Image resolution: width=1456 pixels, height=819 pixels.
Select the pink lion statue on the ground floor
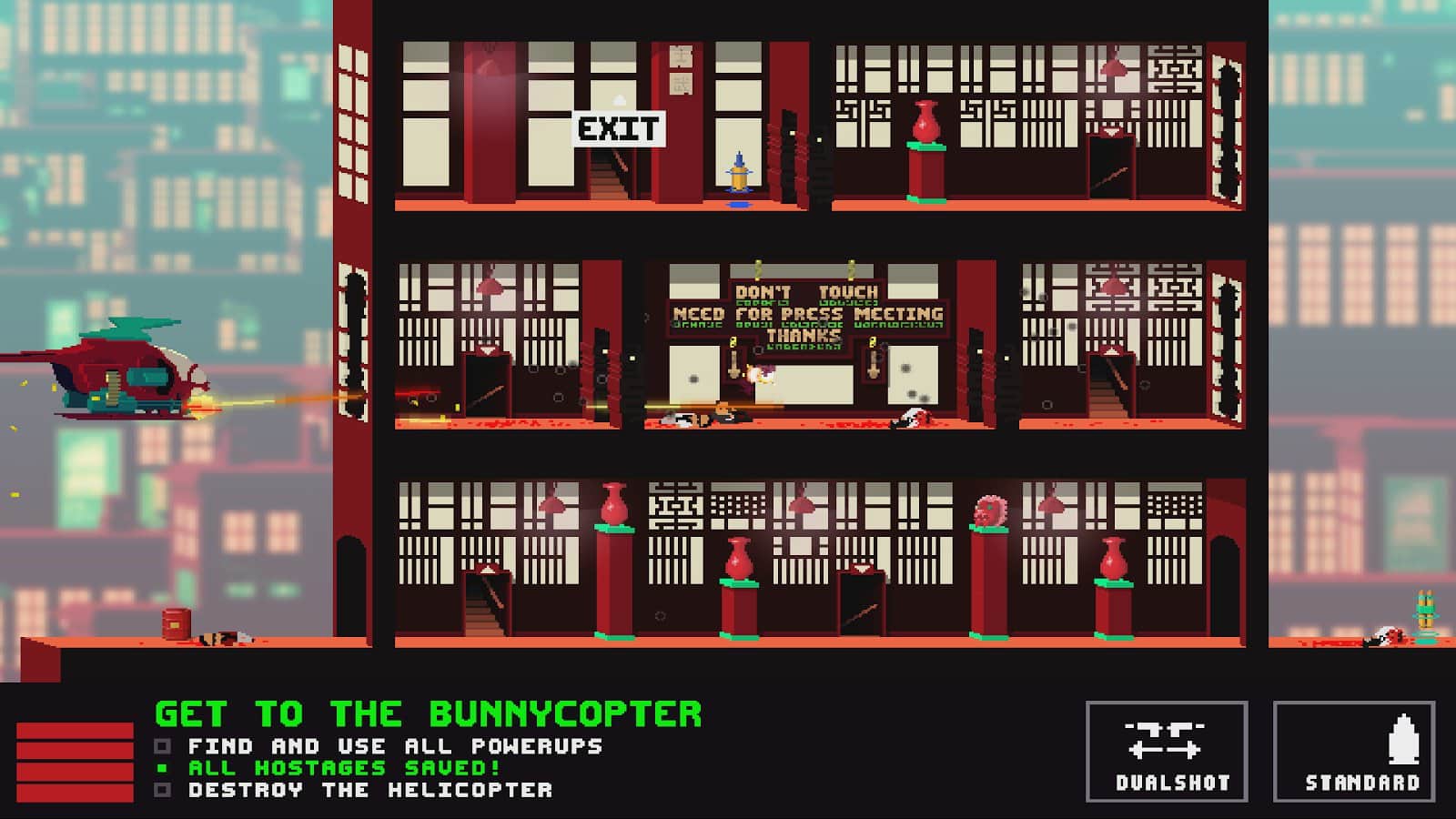989,510
